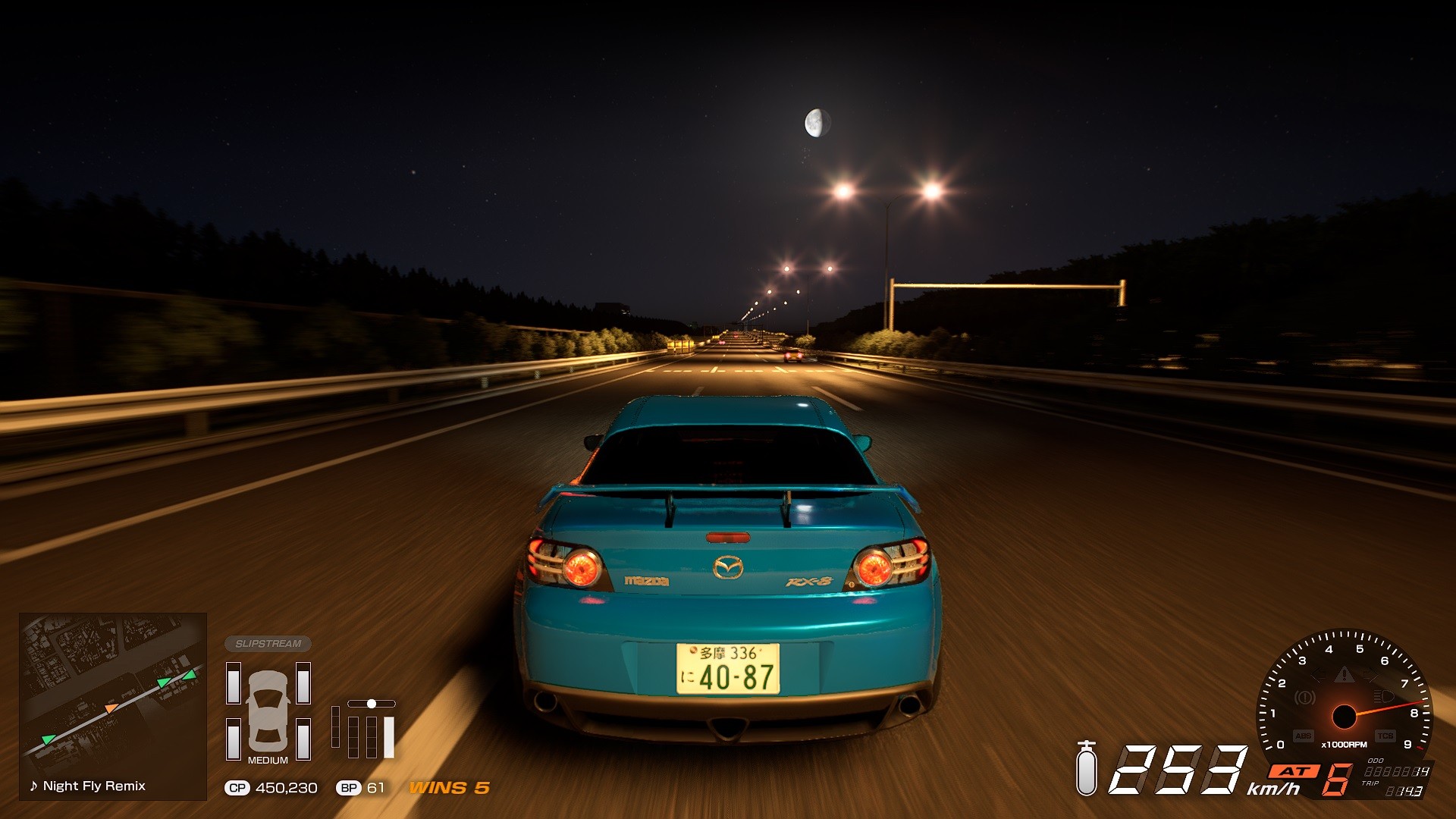Image resolution: width=1456 pixels, height=819 pixels.
Task: Click the nitrous bottle icon
Action: click(x=1087, y=769)
